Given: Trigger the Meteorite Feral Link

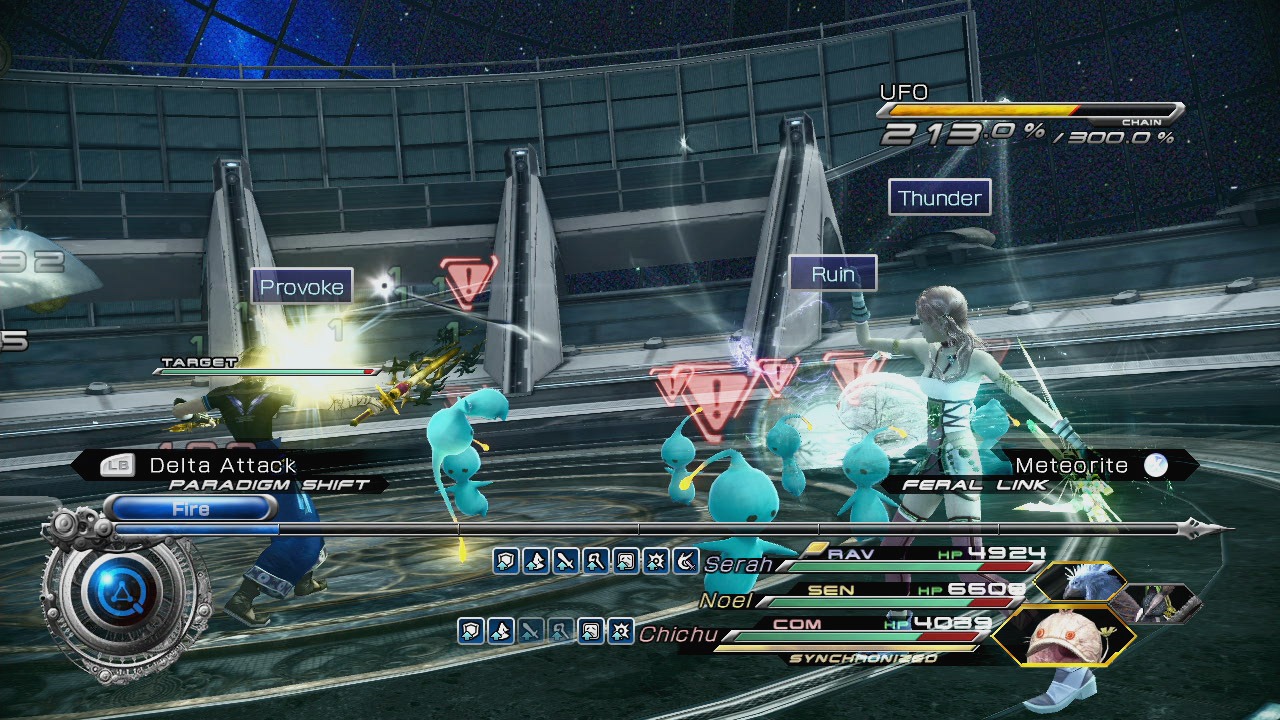Looking at the screenshot, I should tap(1071, 466).
